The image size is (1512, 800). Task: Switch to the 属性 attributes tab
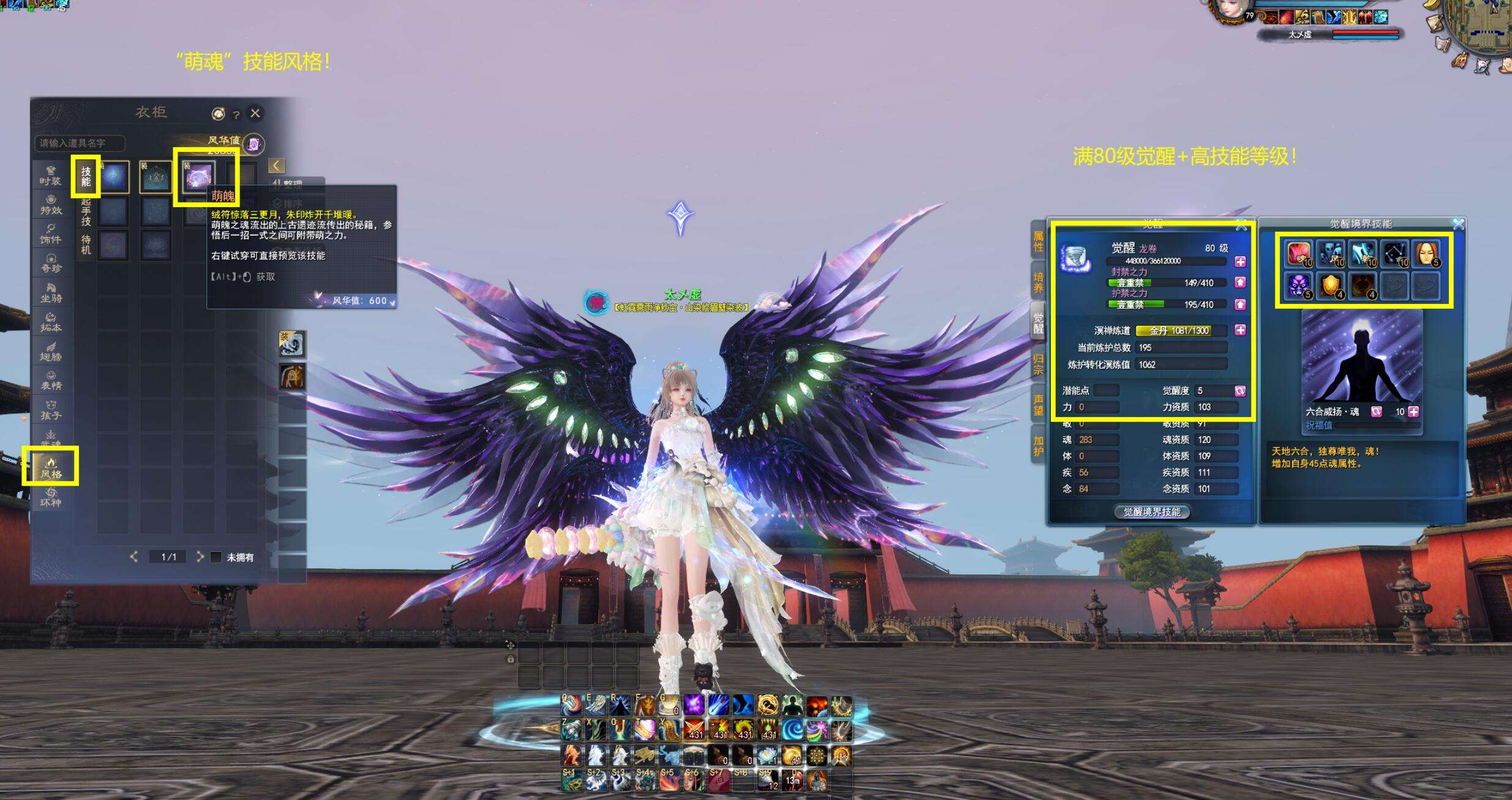pyautogui.click(x=1038, y=241)
